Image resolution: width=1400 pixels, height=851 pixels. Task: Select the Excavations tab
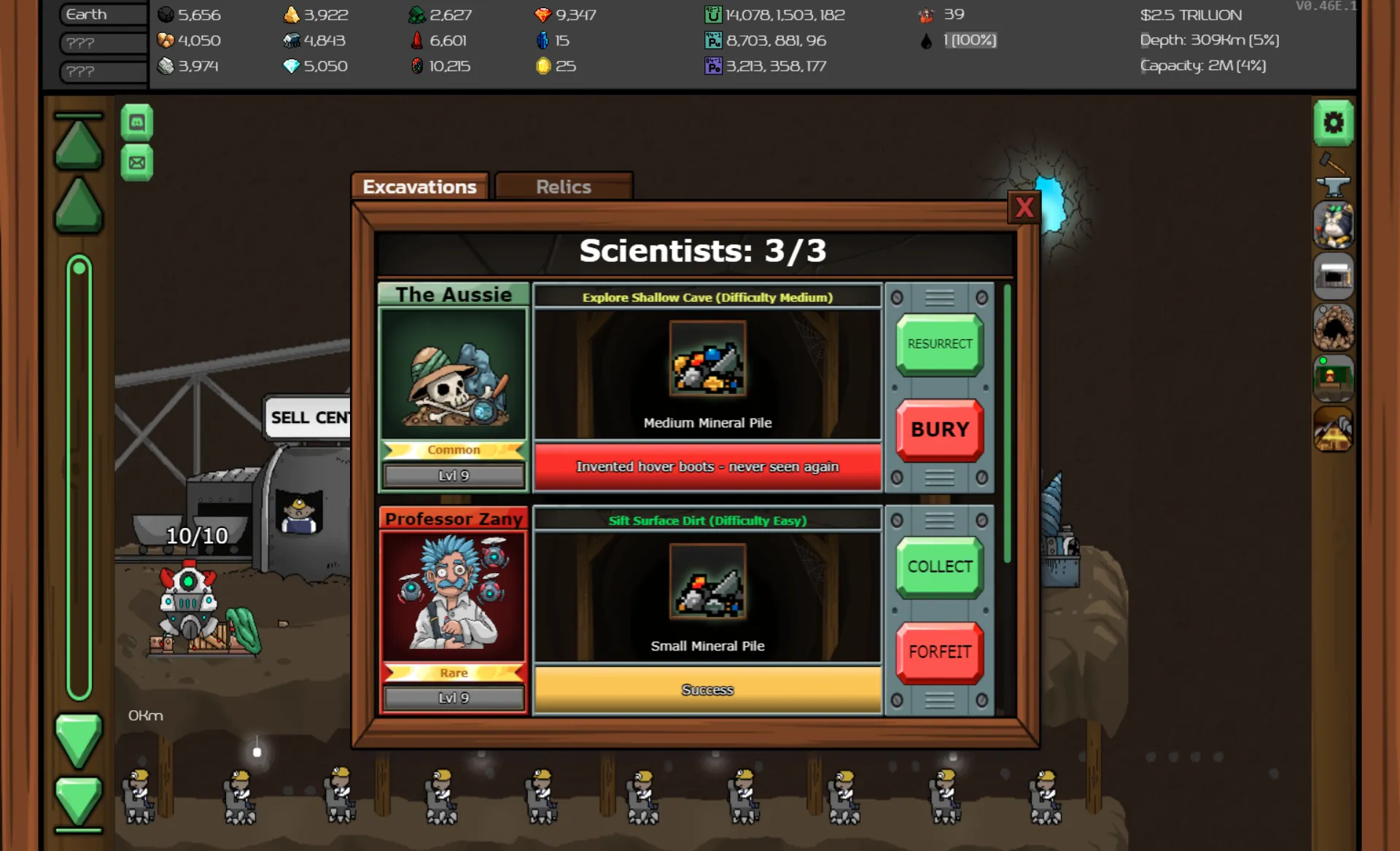tap(420, 187)
